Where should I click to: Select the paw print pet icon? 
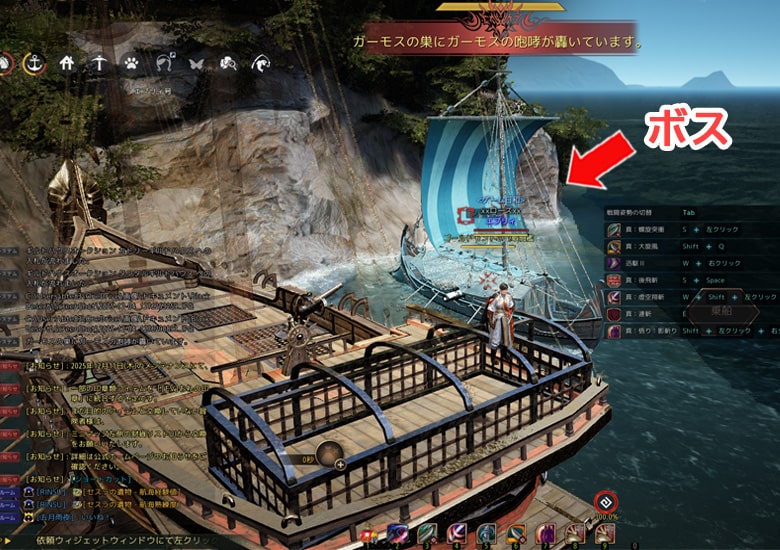131,63
